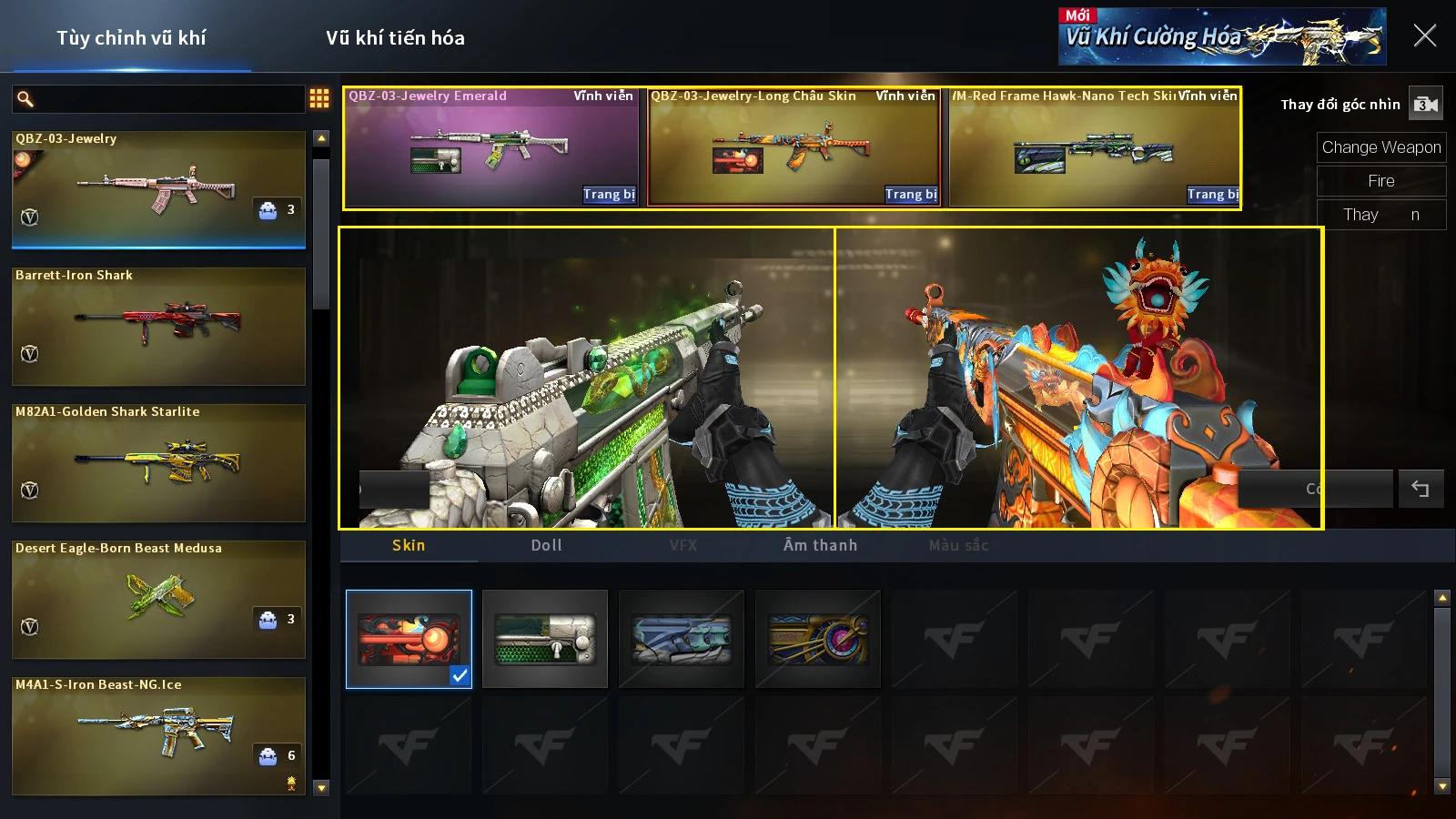Viewport: 1456px width, 819px height.
Task: Click the Change Weapon button
Action: 1380,147
